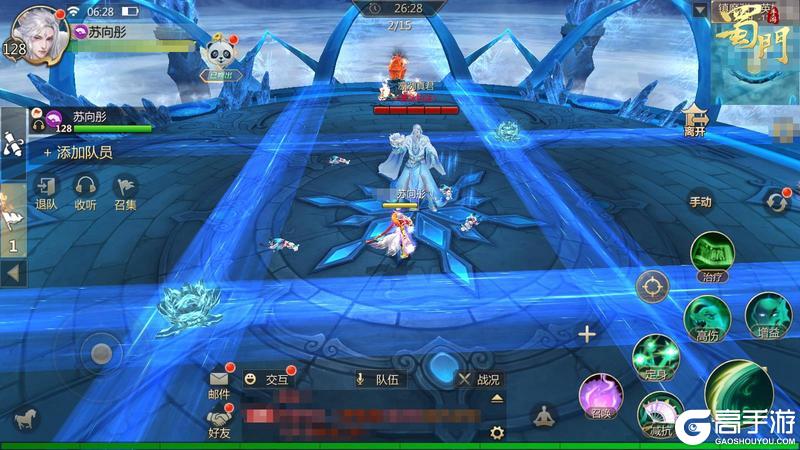Show the 战况 battle status panel

[x=478, y=379]
